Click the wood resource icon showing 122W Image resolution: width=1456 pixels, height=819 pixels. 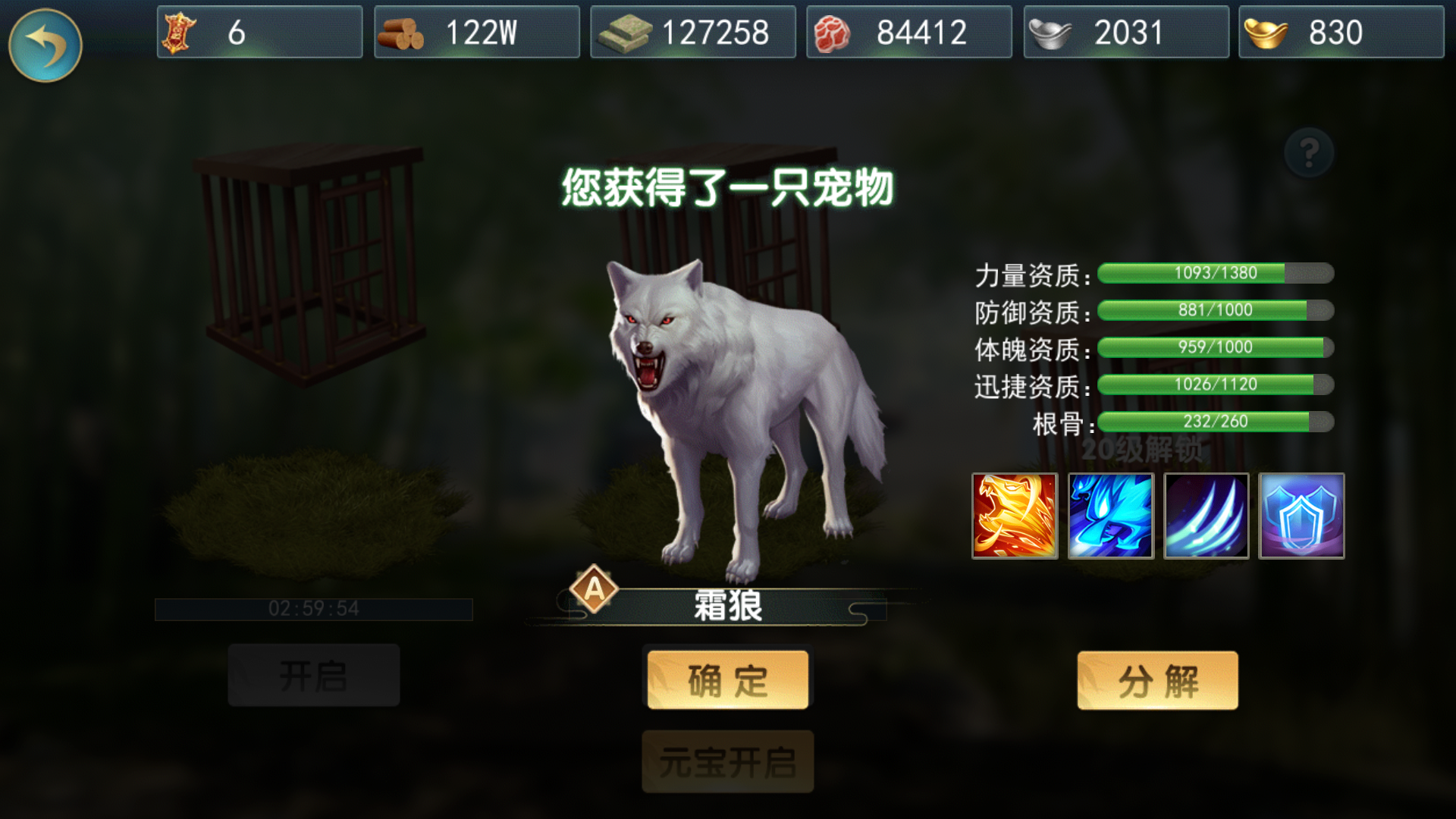pyautogui.click(x=403, y=31)
